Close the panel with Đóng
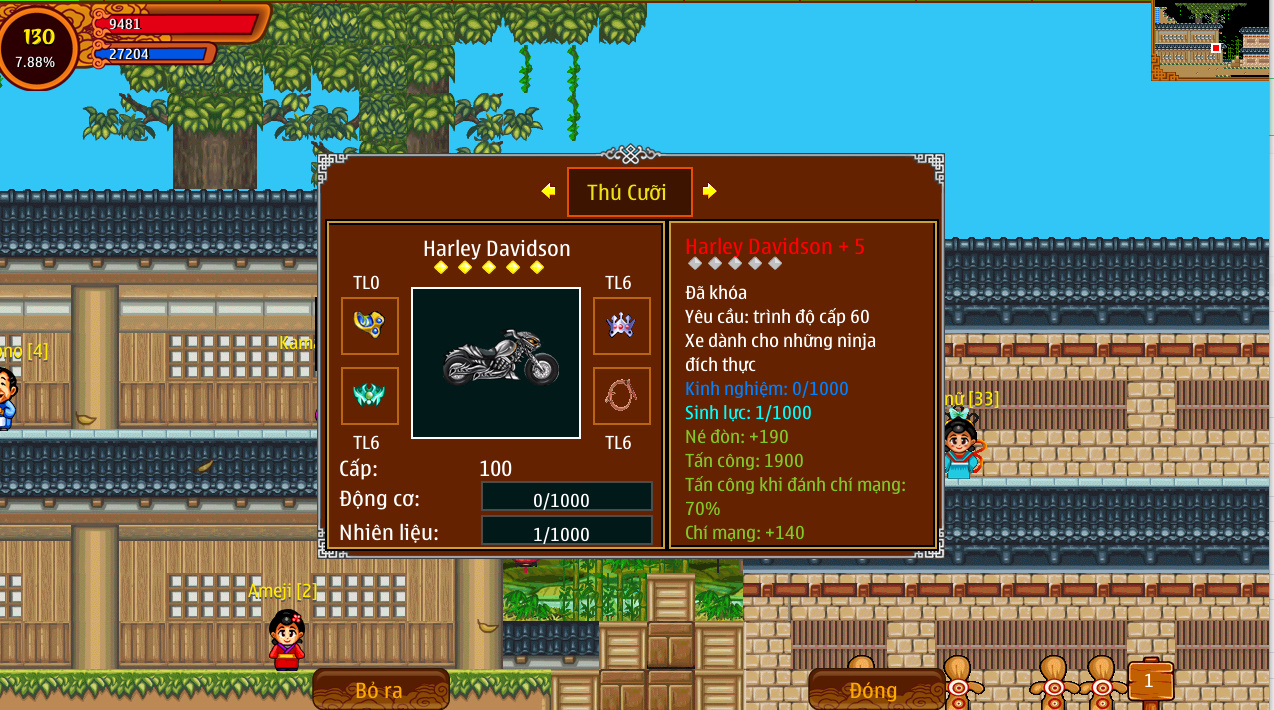Screen dimensions: 1274x710 (874, 689)
